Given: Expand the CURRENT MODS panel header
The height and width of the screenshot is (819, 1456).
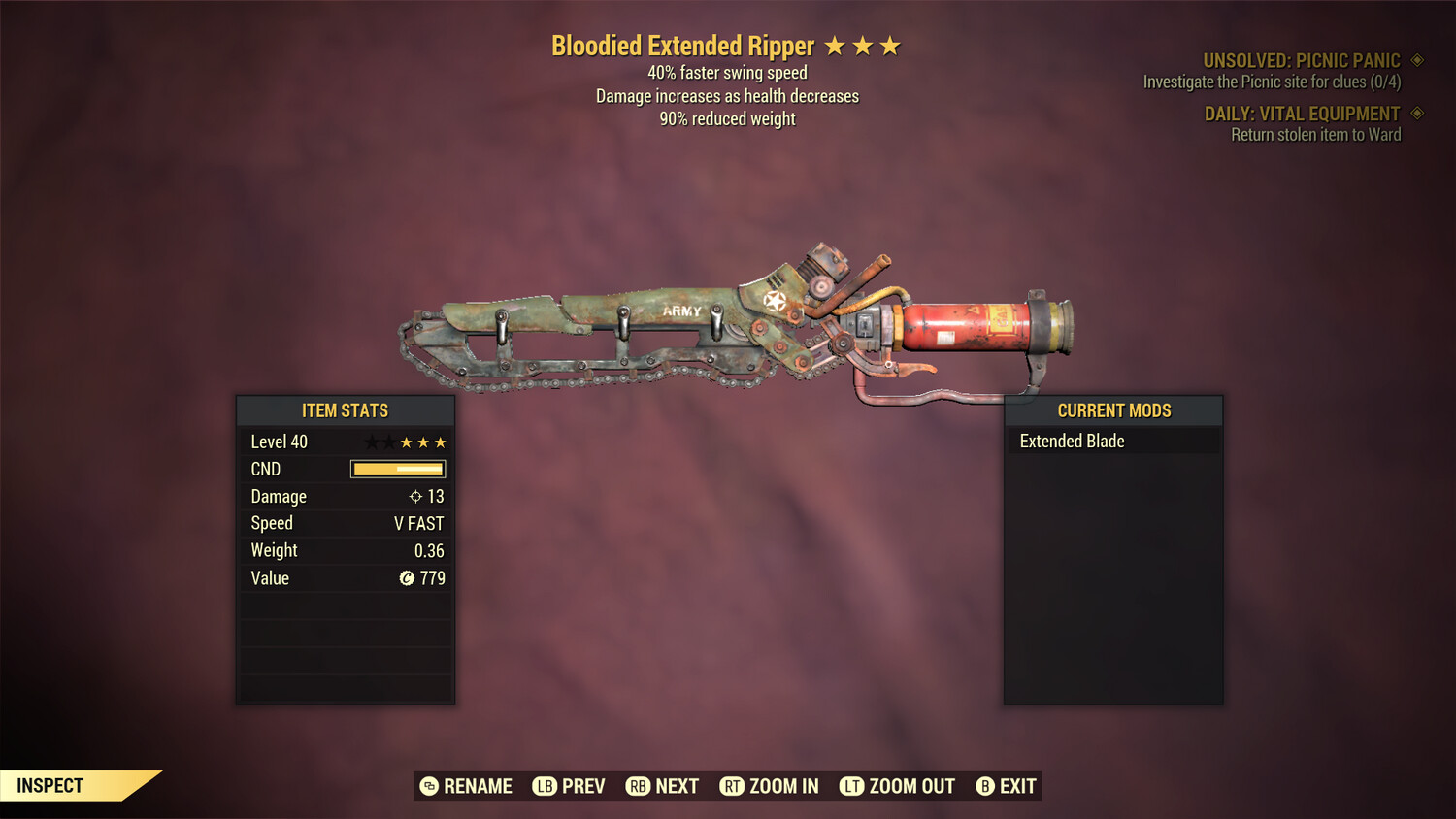Looking at the screenshot, I should tap(1113, 410).
